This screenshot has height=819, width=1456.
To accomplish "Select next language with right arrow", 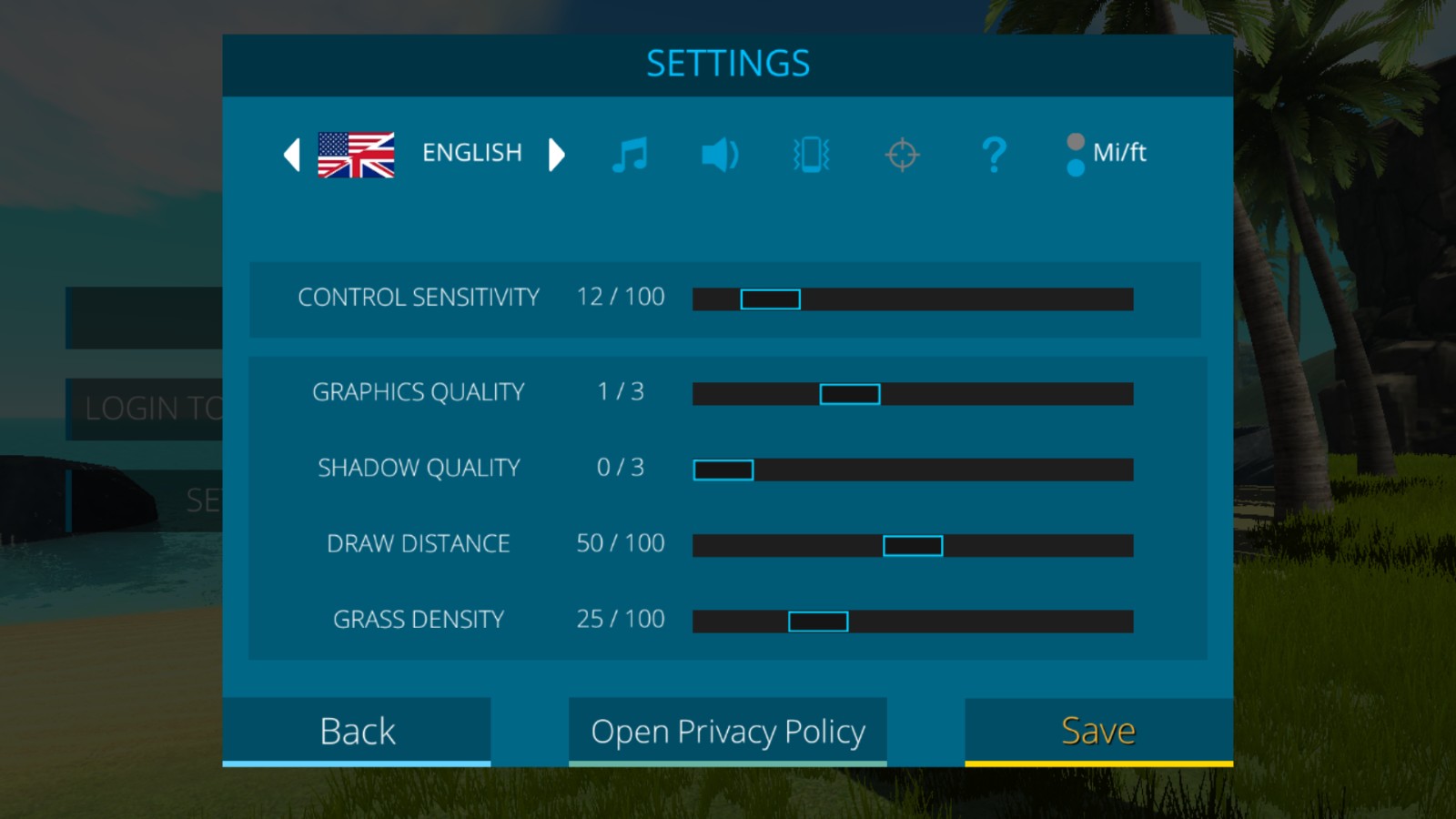I will [x=556, y=155].
